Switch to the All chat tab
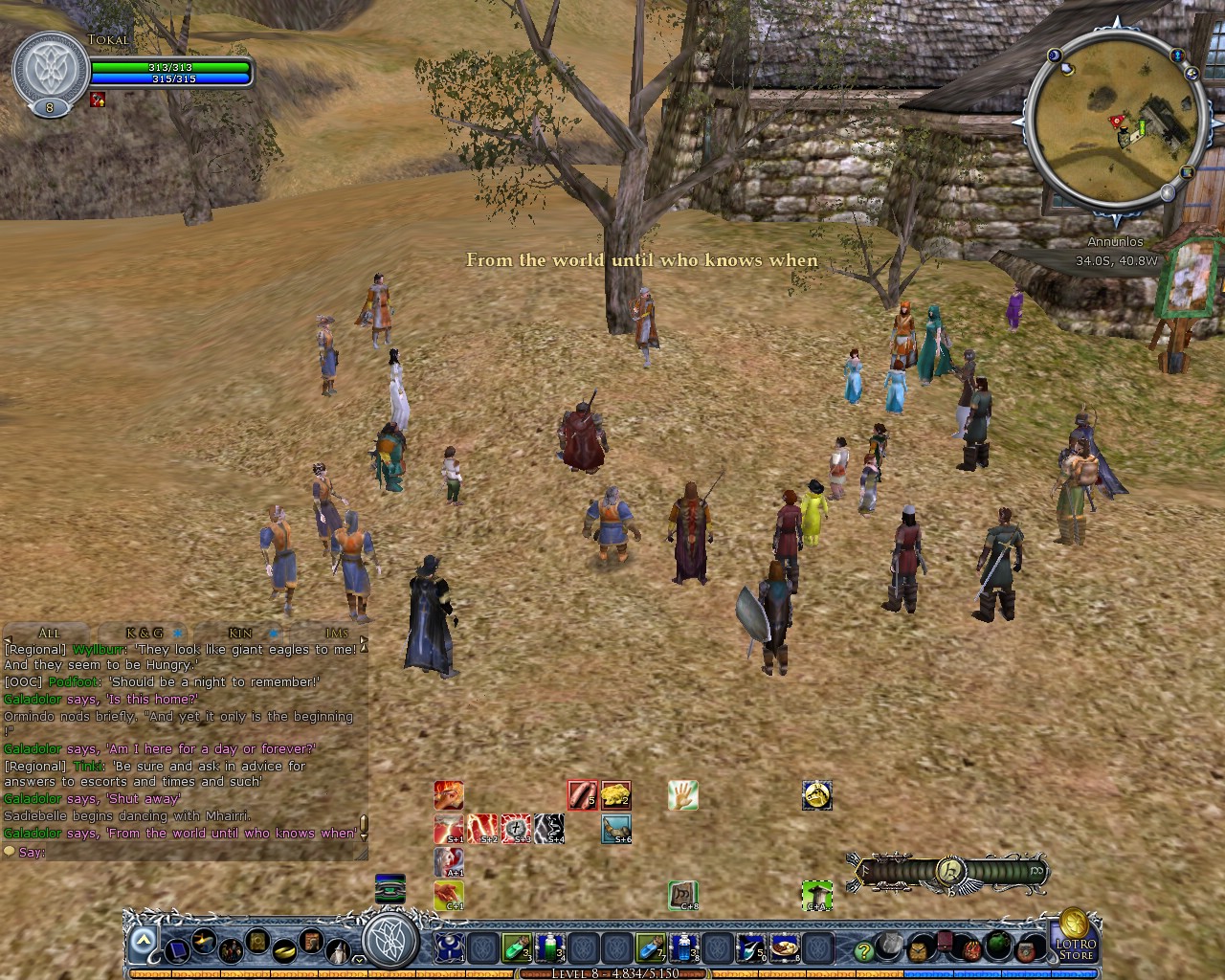This screenshot has width=1225, height=980. pos(48,634)
